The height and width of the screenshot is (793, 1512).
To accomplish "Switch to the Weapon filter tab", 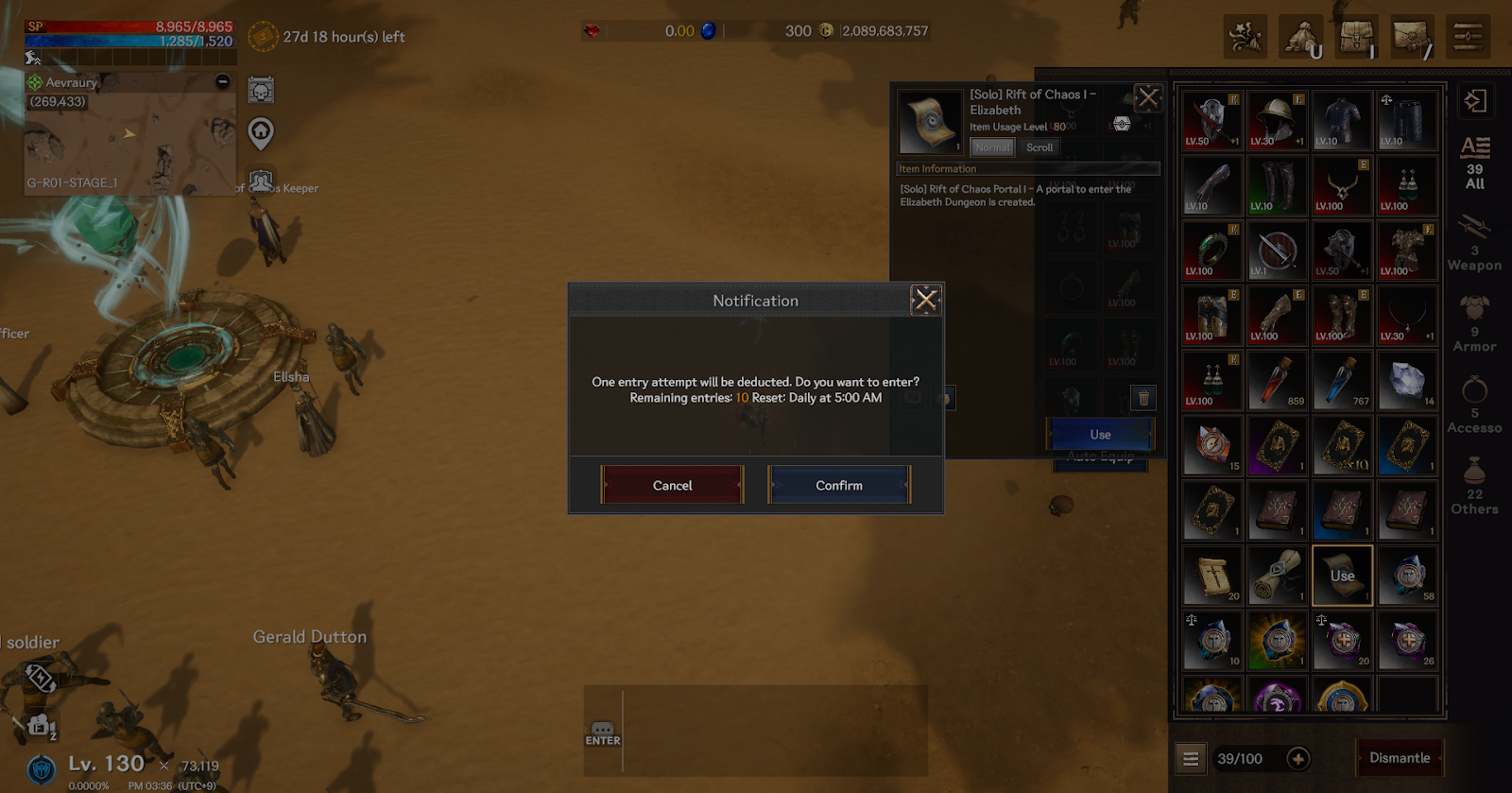I will tap(1474, 244).
